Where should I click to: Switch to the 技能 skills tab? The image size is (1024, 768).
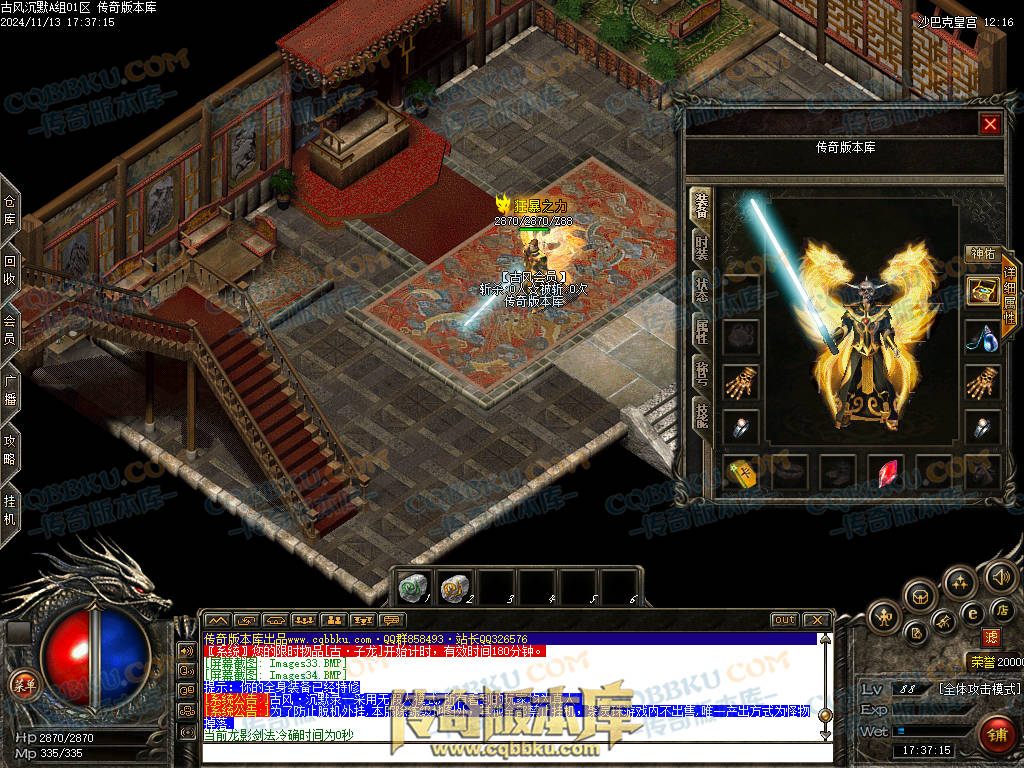click(x=702, y=416)
